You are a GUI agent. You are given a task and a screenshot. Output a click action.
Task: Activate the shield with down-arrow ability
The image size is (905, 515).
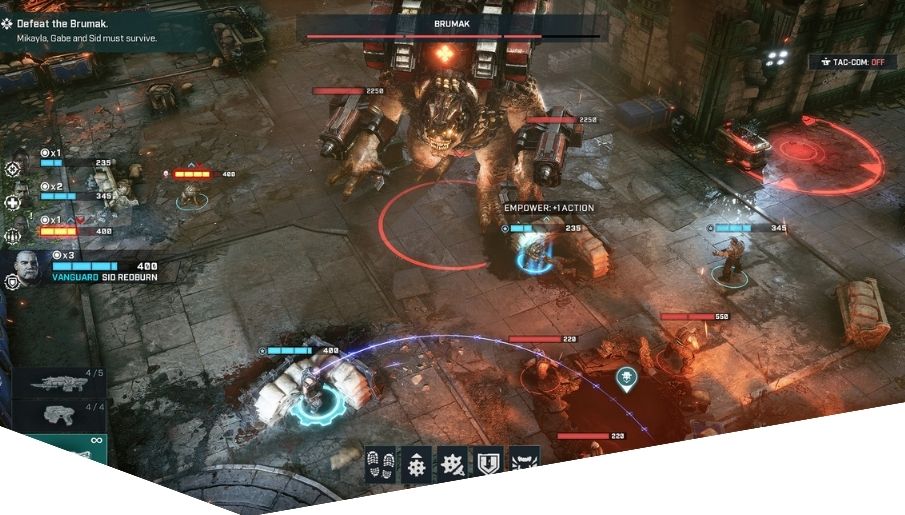[487, 464]
